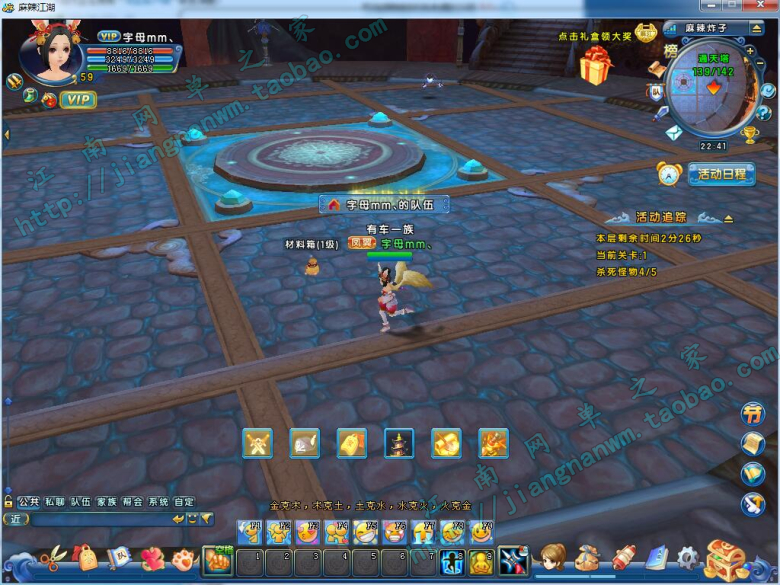Click the gold VIP button under portrait
The image size is (780, 585).
tap(76, 100)
